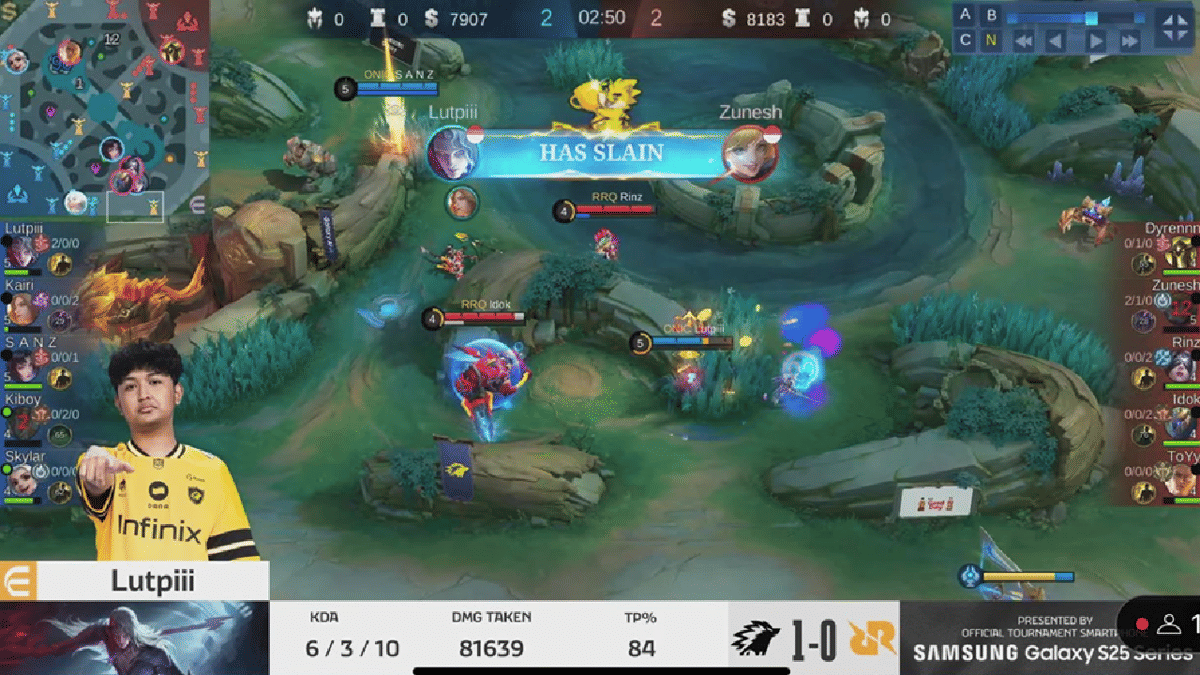This screenshot has height=675, width=1200.
Task: Switch to camera preset B
Action: [x=991, y=15]
